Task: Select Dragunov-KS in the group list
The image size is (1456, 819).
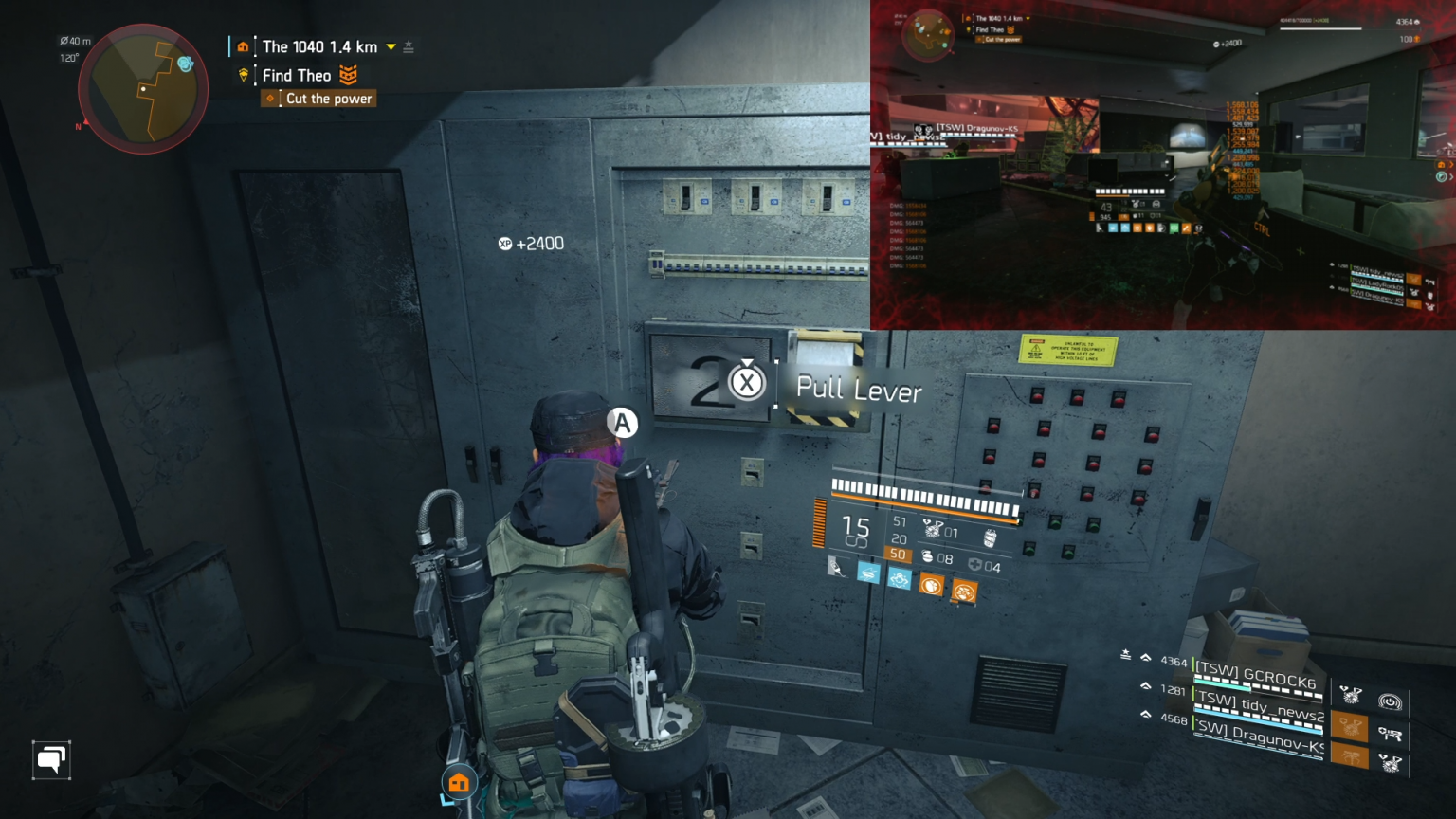Action: tap(1258, 737)
